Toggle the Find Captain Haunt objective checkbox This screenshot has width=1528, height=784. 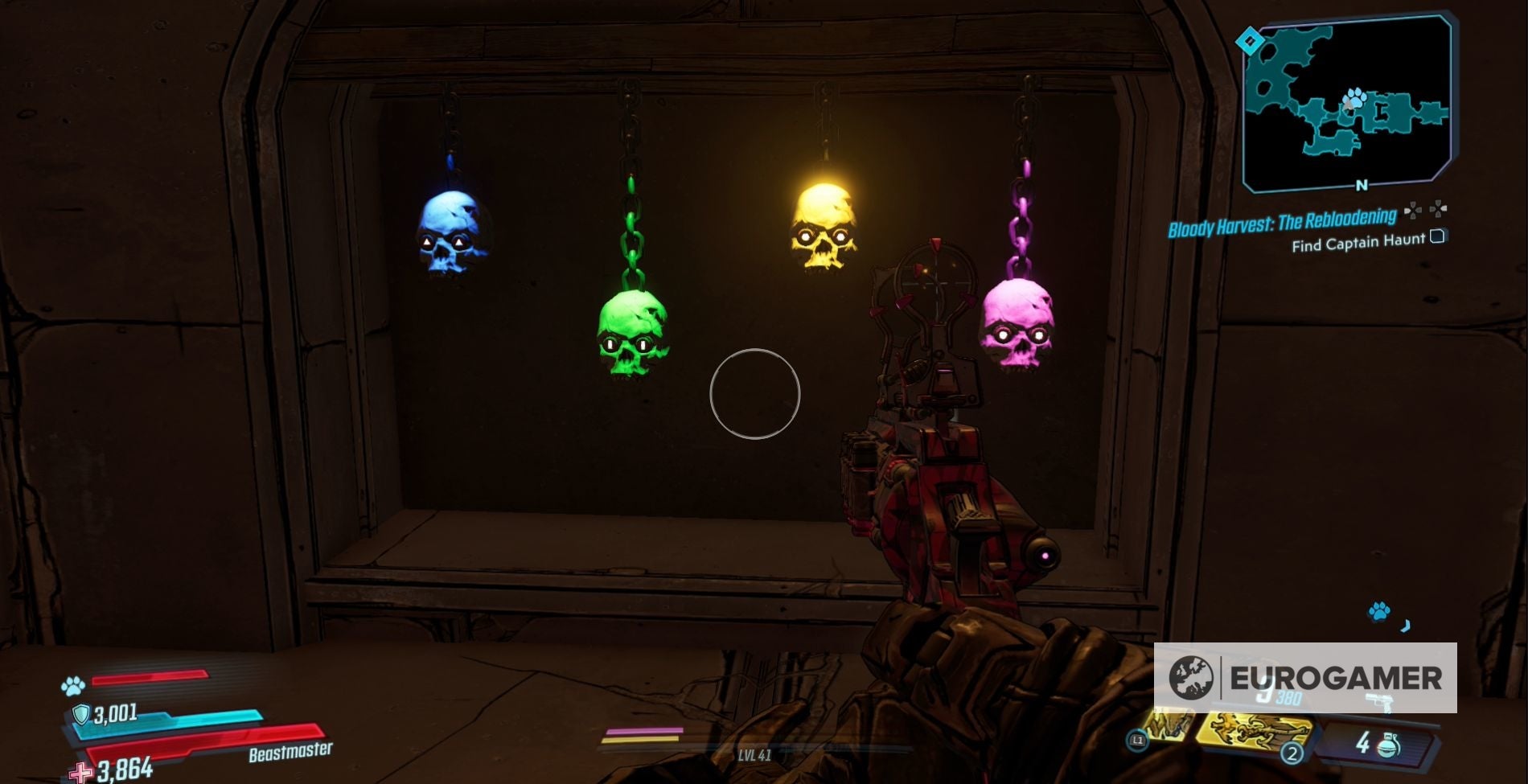pos(1439,238)
